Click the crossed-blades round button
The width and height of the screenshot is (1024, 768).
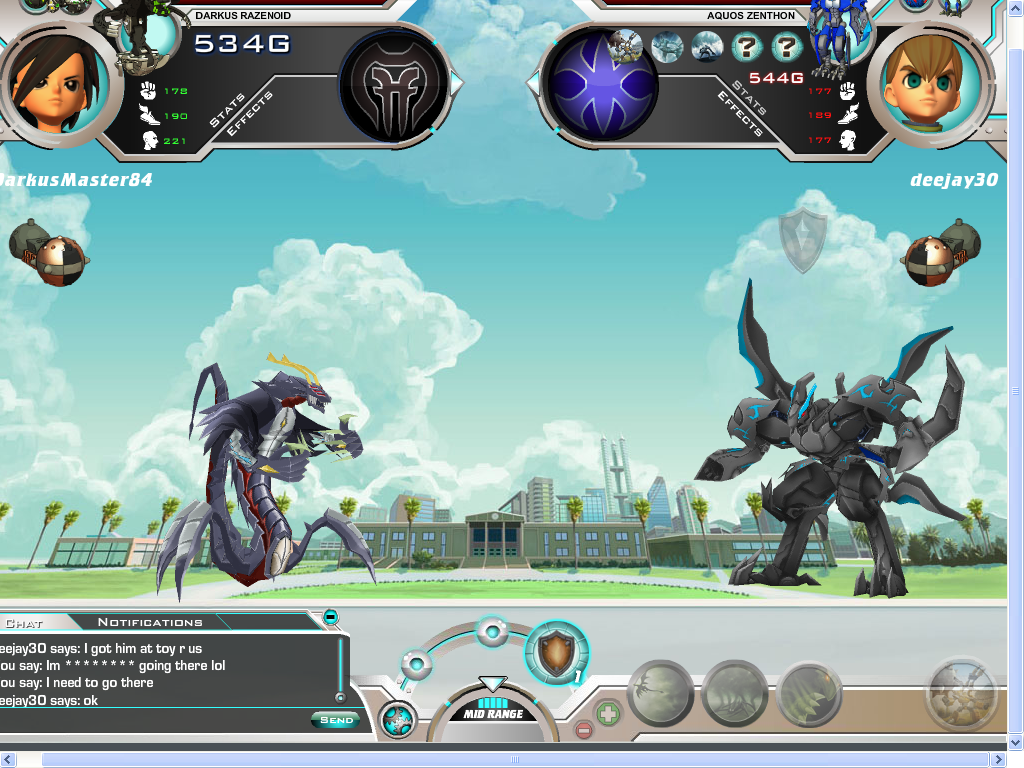tap(397, 720)
